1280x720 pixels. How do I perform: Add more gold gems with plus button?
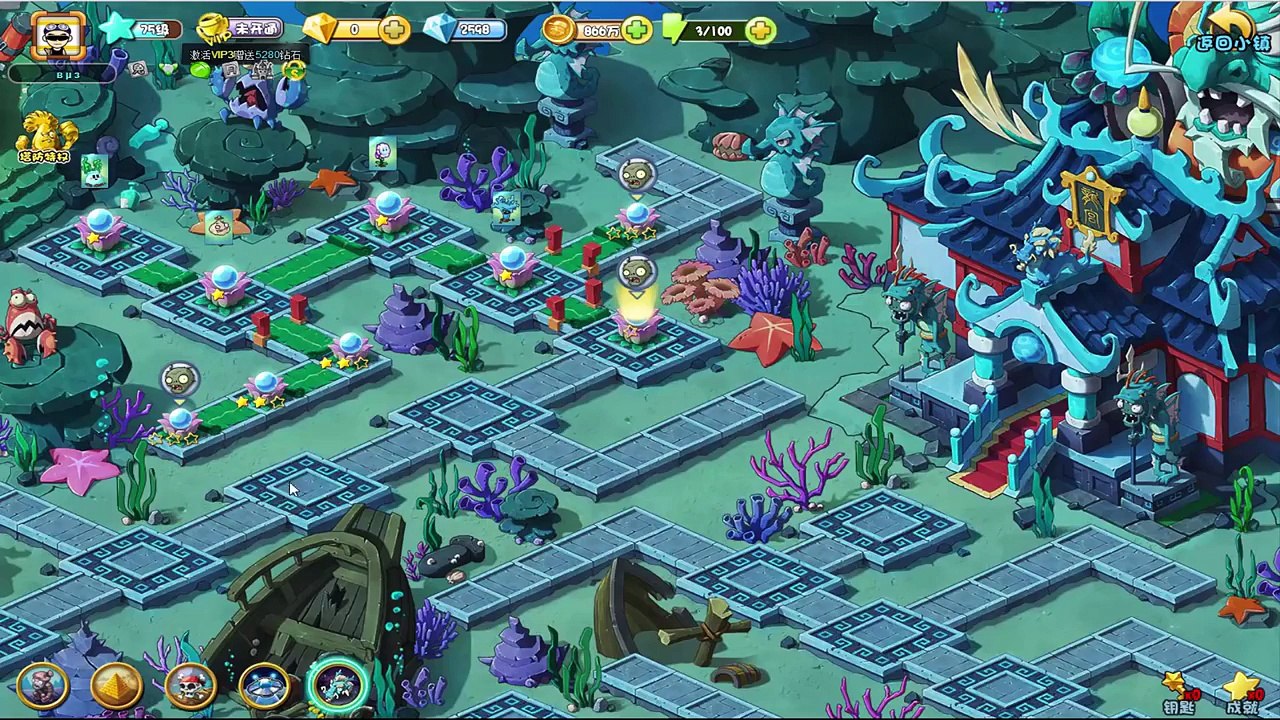coord(395,30)
